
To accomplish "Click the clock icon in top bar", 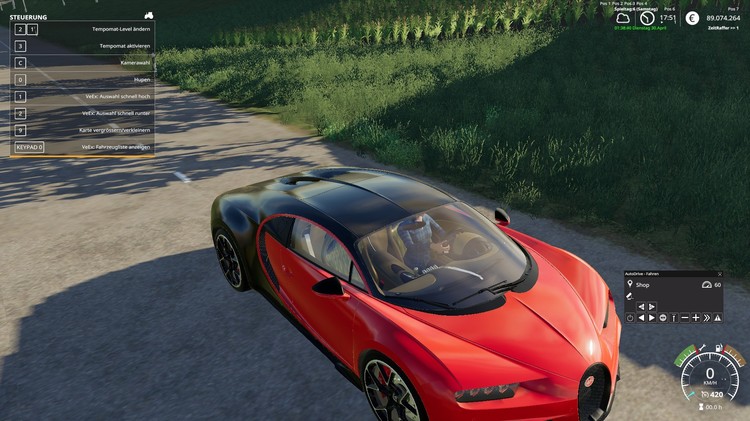I will click(647, 18).
